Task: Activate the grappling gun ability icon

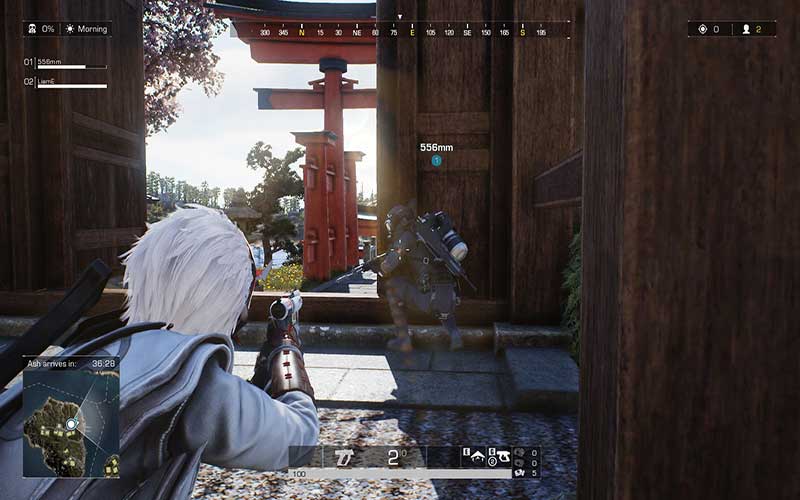Action: click(x=503, y=456)
